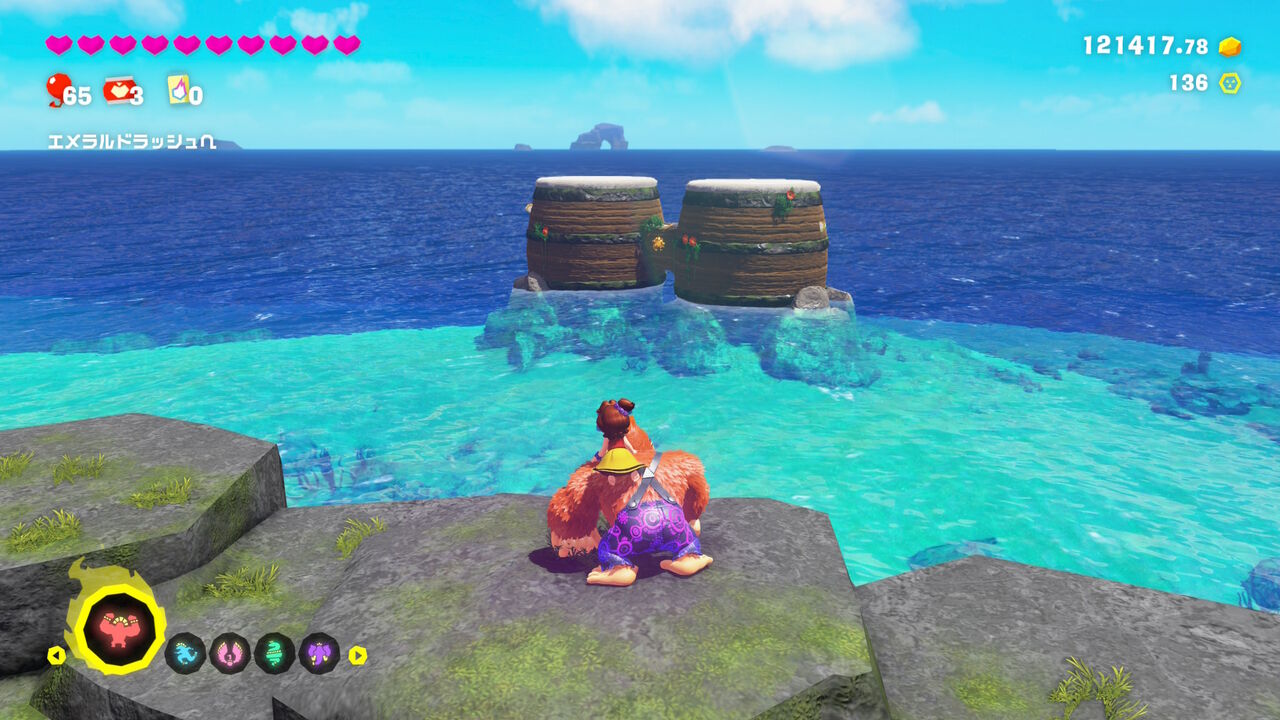
Task: Click the right arrow of the Bananza selector
Action: coord(357,656)
